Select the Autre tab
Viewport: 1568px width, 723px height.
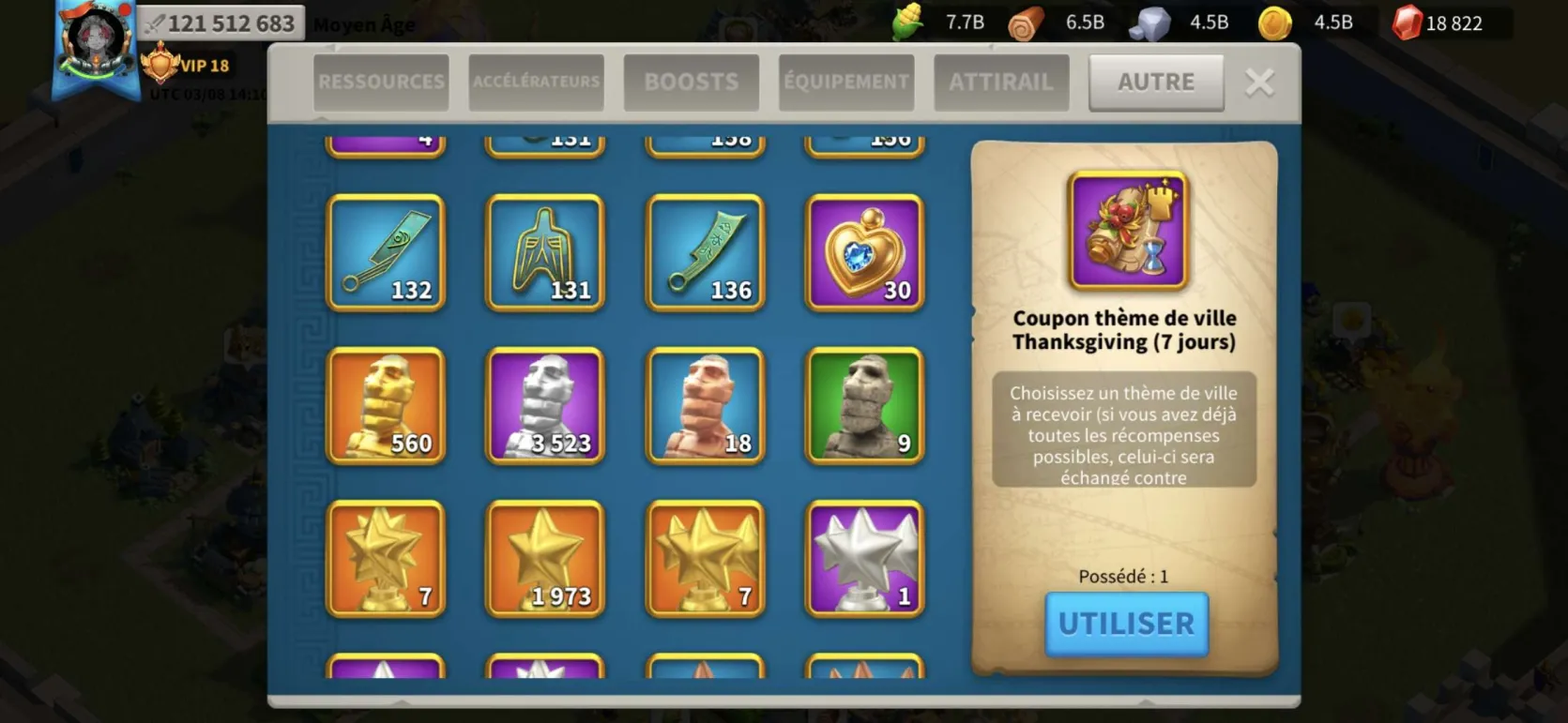[x=1156, y=83]
